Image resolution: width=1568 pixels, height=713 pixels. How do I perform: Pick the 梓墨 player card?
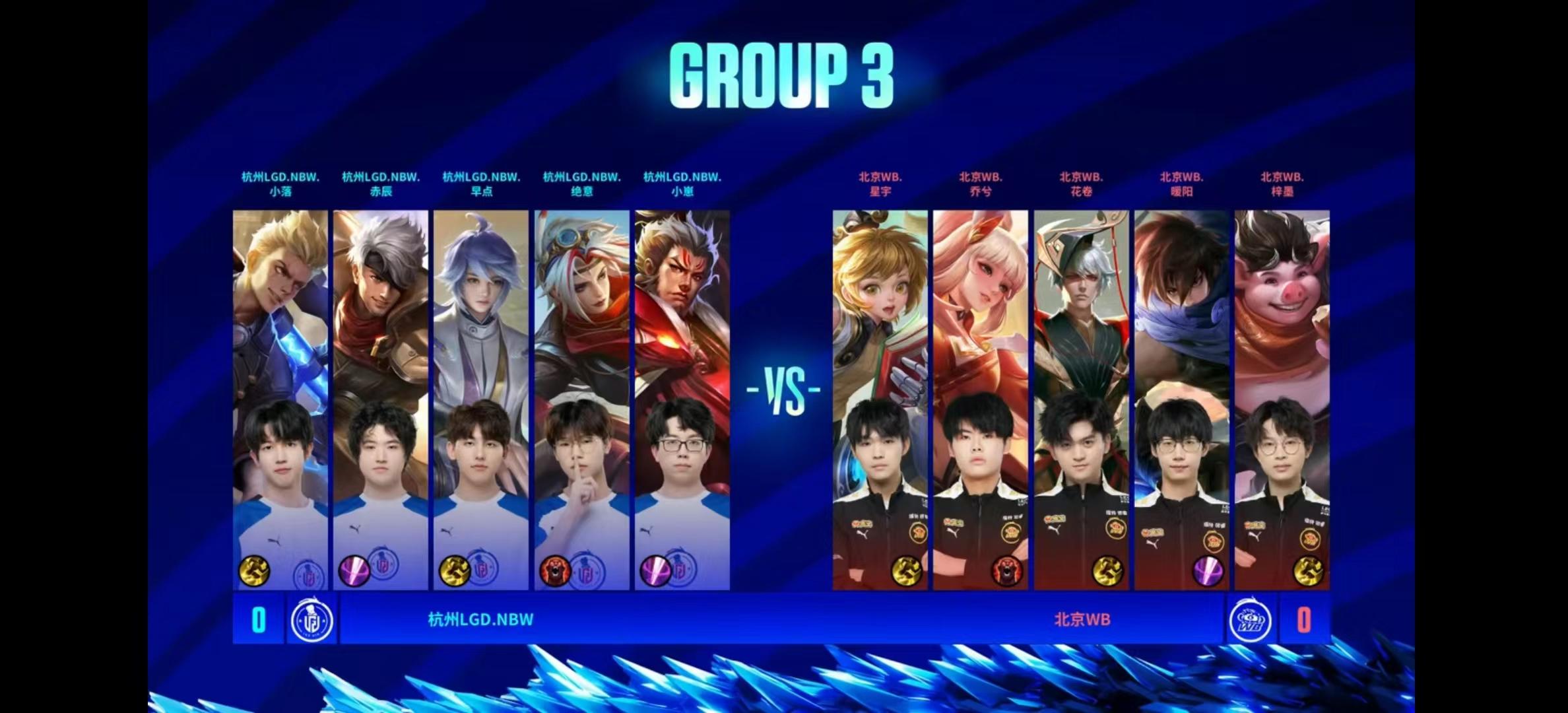point(1282,399)
